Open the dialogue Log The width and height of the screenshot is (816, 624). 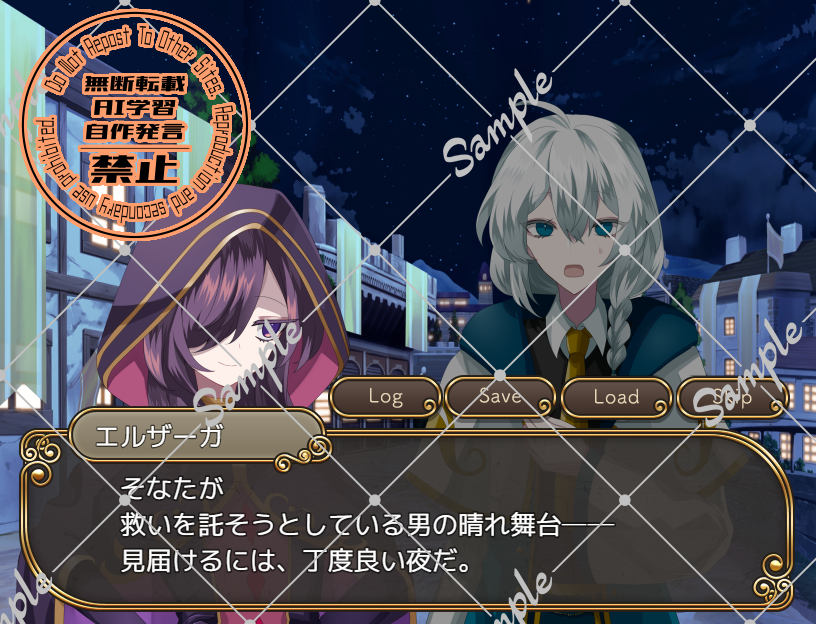point(385,397)
